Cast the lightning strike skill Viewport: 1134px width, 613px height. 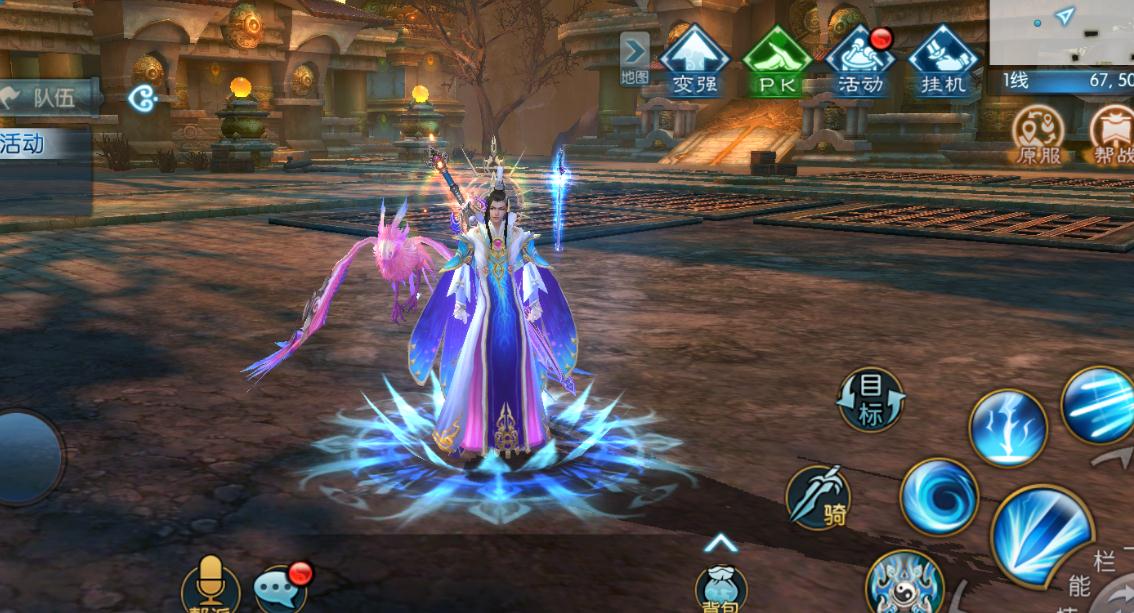coord(1007,427)
